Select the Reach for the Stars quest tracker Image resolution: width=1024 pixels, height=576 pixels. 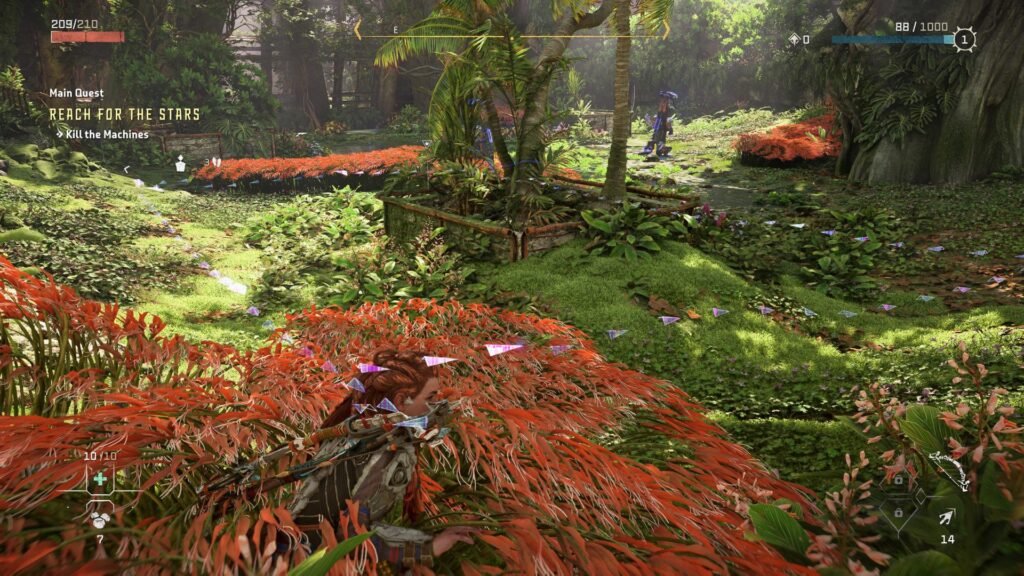[x=125, y=114]
